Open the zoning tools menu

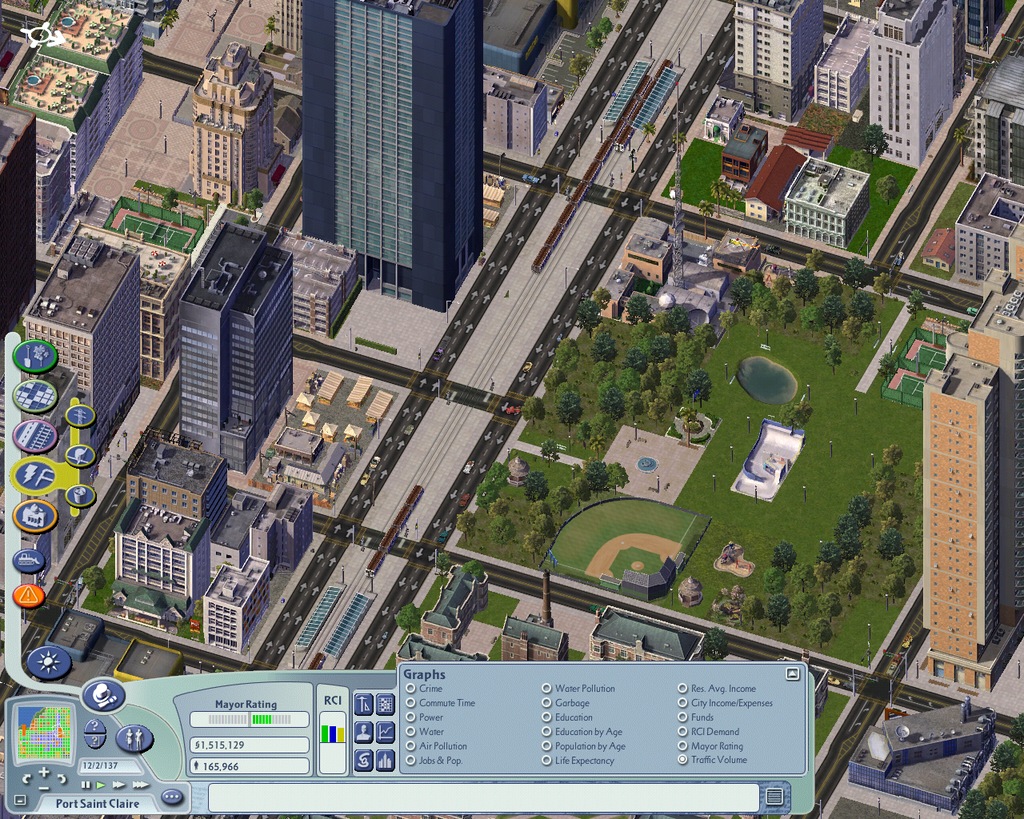coord(35,395)
